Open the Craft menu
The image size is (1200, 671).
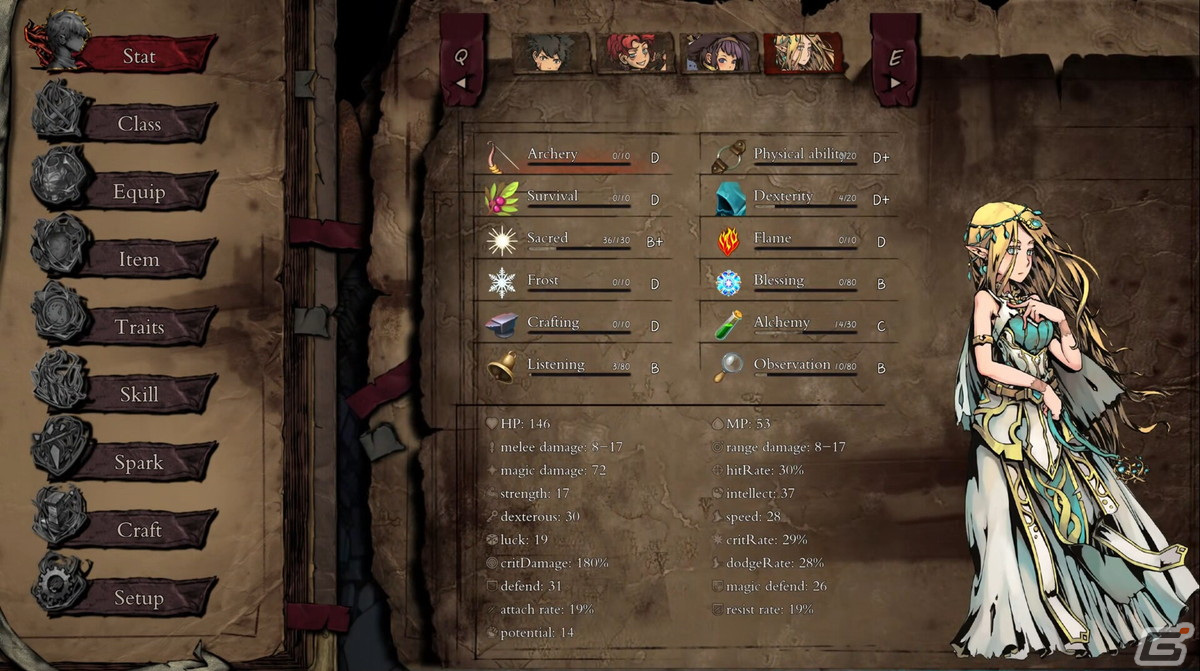click(x=140, y=530)
